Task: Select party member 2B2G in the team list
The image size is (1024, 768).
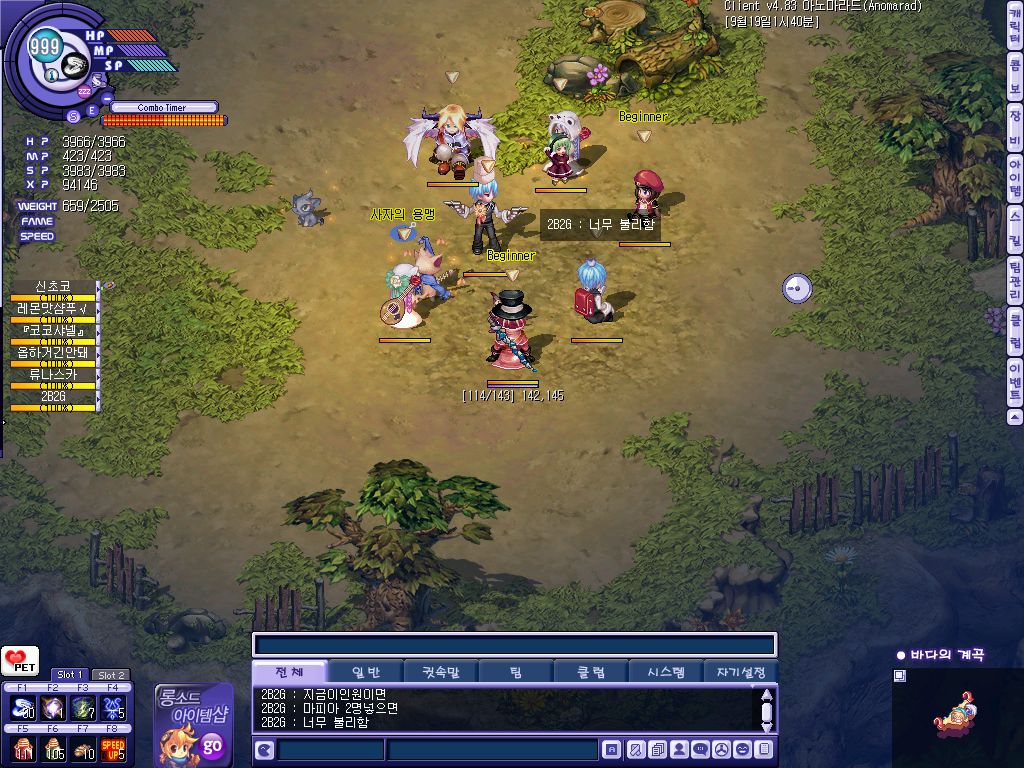Action: point(53,397)
